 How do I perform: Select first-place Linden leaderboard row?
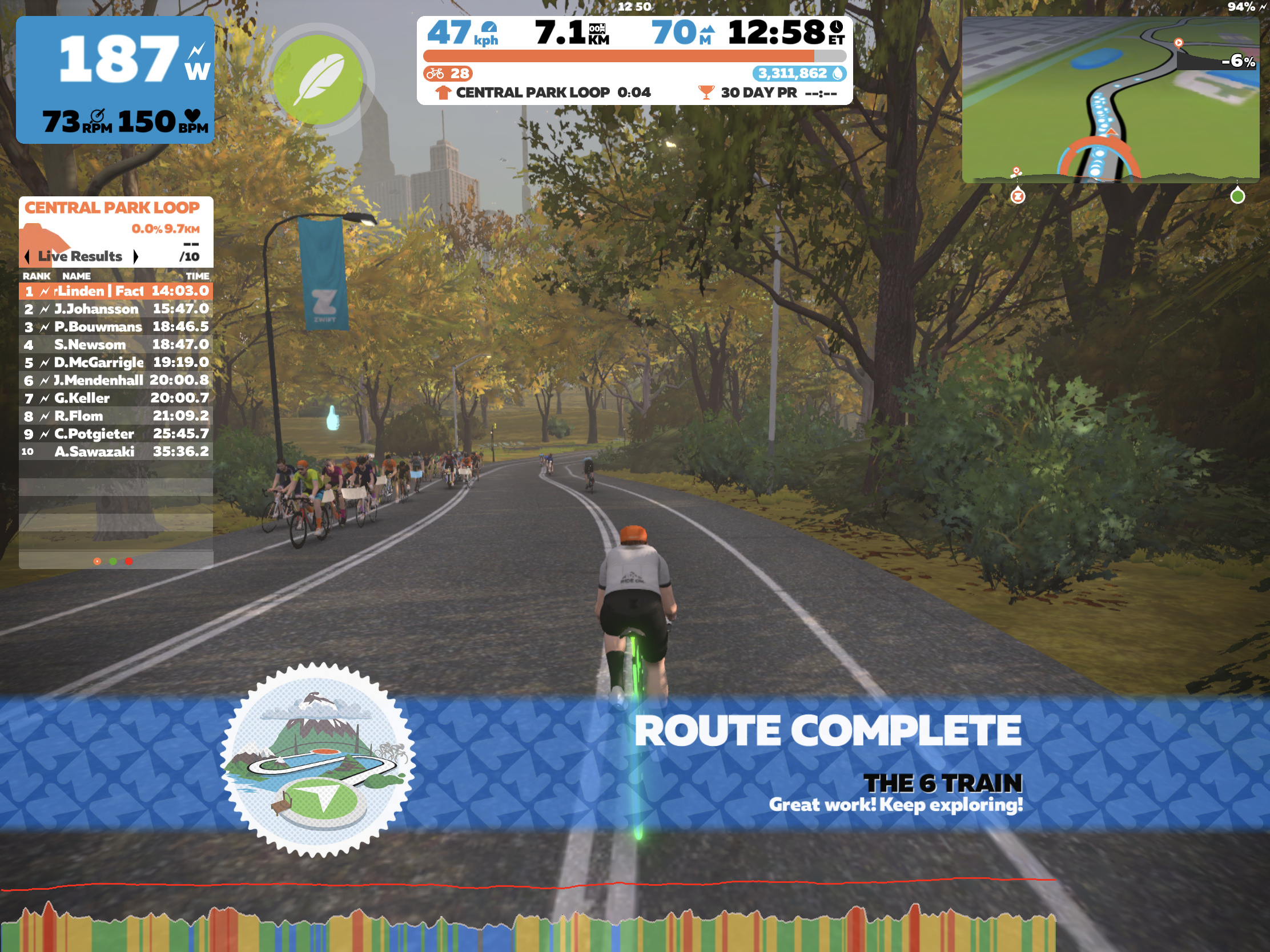click(115, 291)
